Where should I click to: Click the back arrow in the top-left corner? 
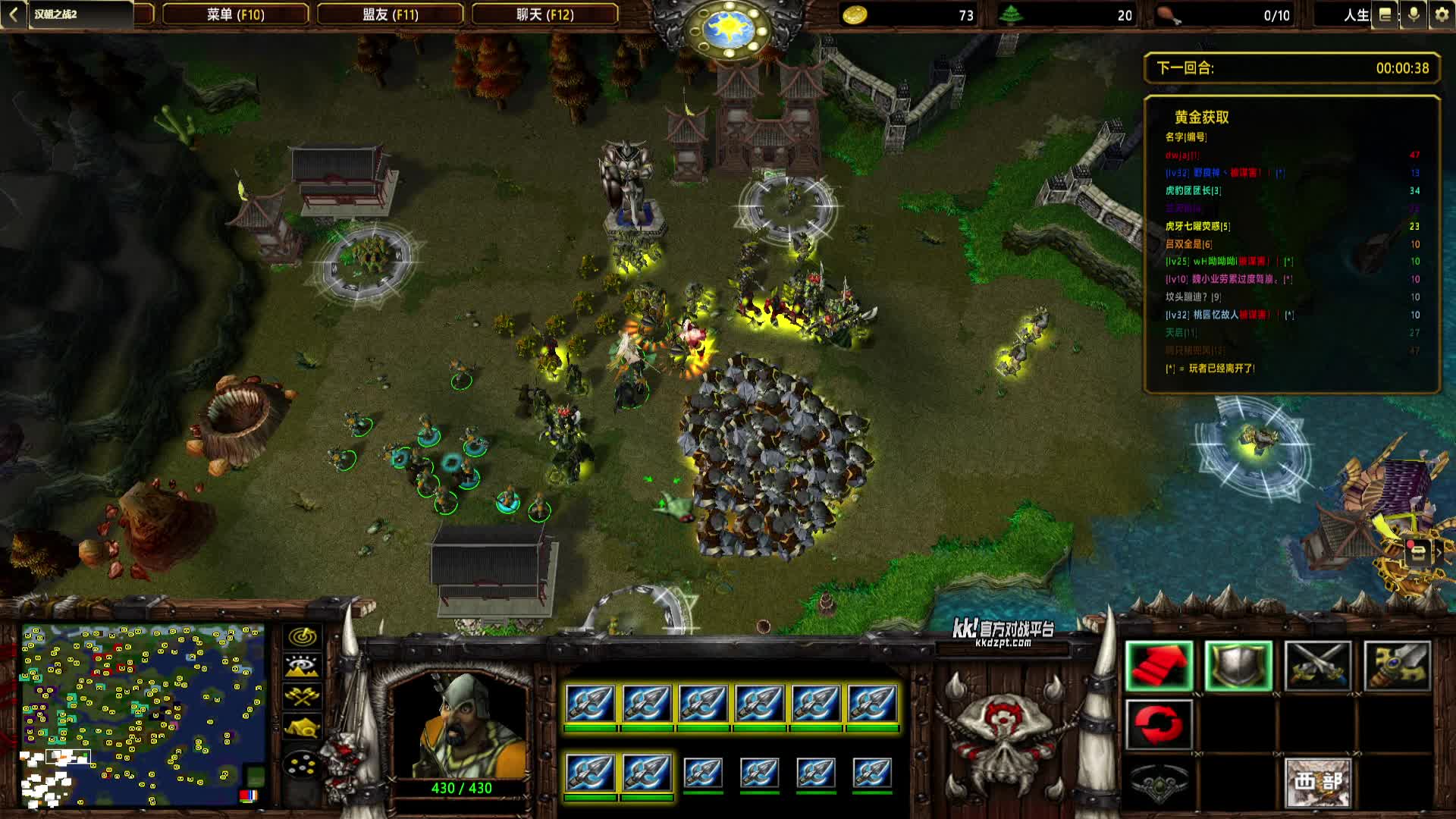tap(13, 14)
